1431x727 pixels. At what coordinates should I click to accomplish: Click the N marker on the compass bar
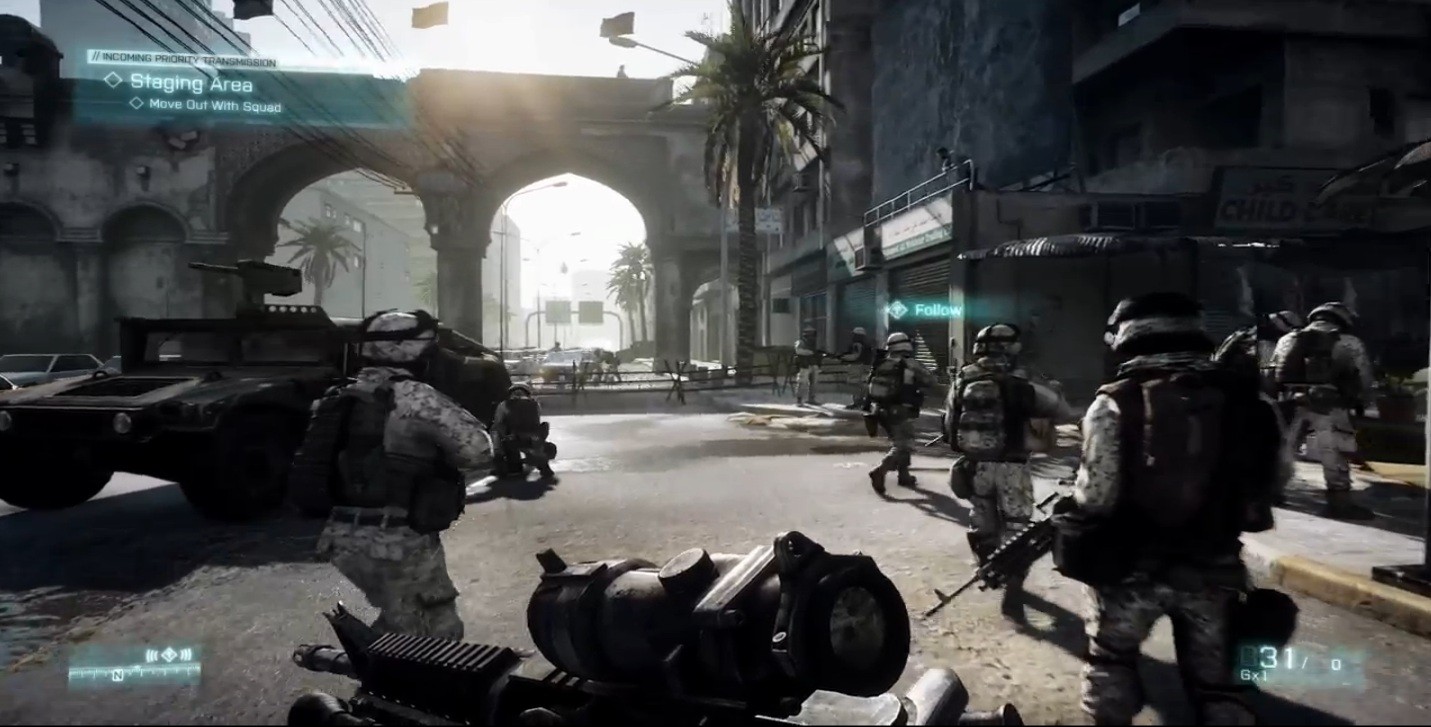[118, 674]
